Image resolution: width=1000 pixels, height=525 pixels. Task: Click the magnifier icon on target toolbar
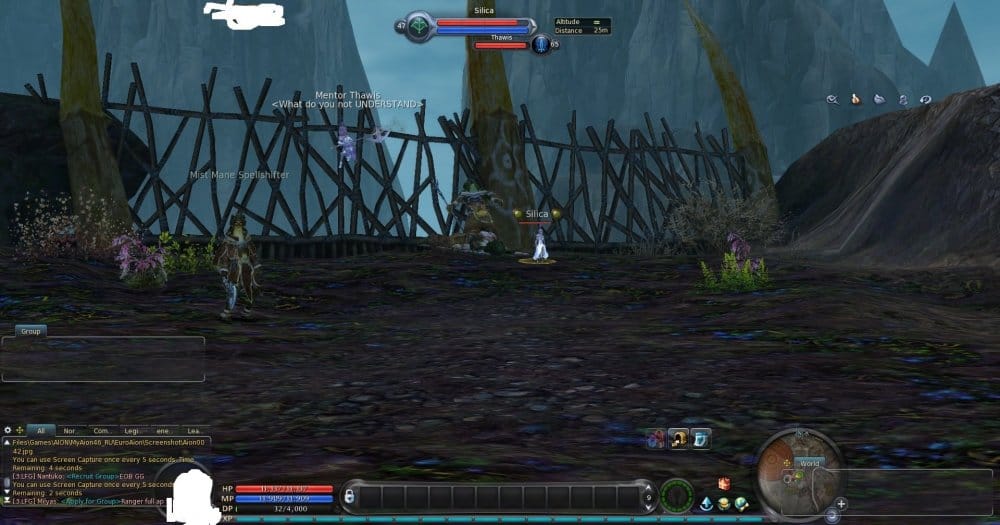pyautogui.click(x=832, y=99)
